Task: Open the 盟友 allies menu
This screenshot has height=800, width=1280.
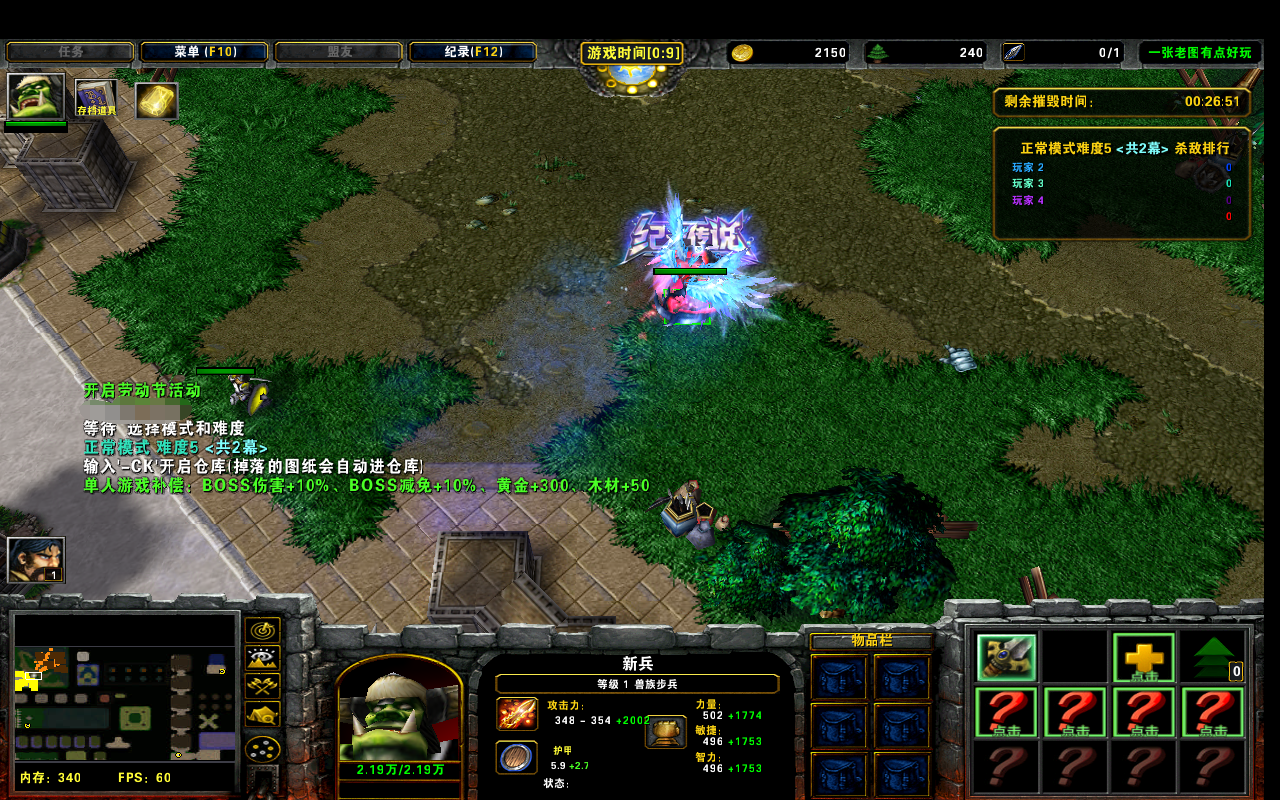Action: (338, 52)
